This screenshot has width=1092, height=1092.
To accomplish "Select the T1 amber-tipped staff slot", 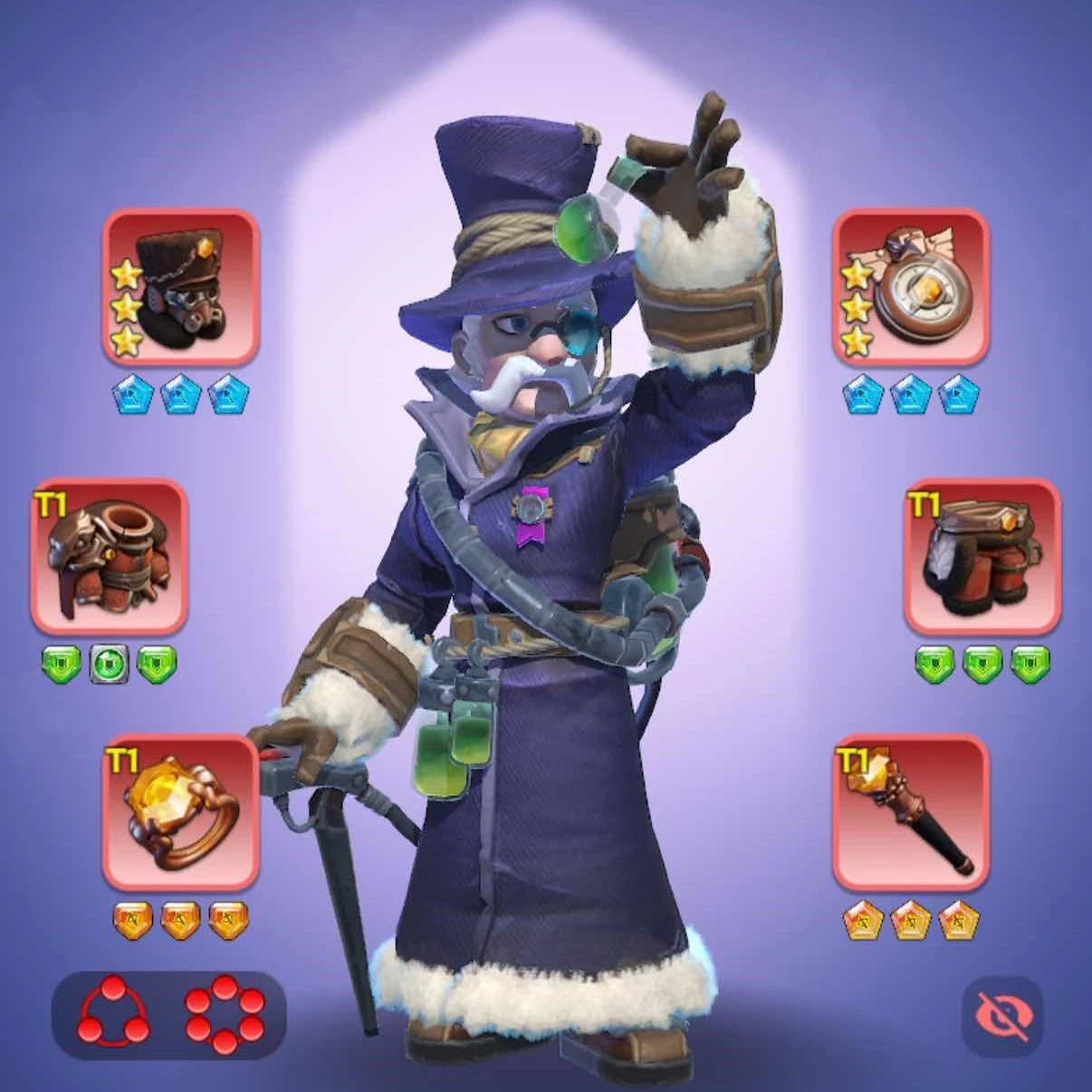I will [910, 812].
